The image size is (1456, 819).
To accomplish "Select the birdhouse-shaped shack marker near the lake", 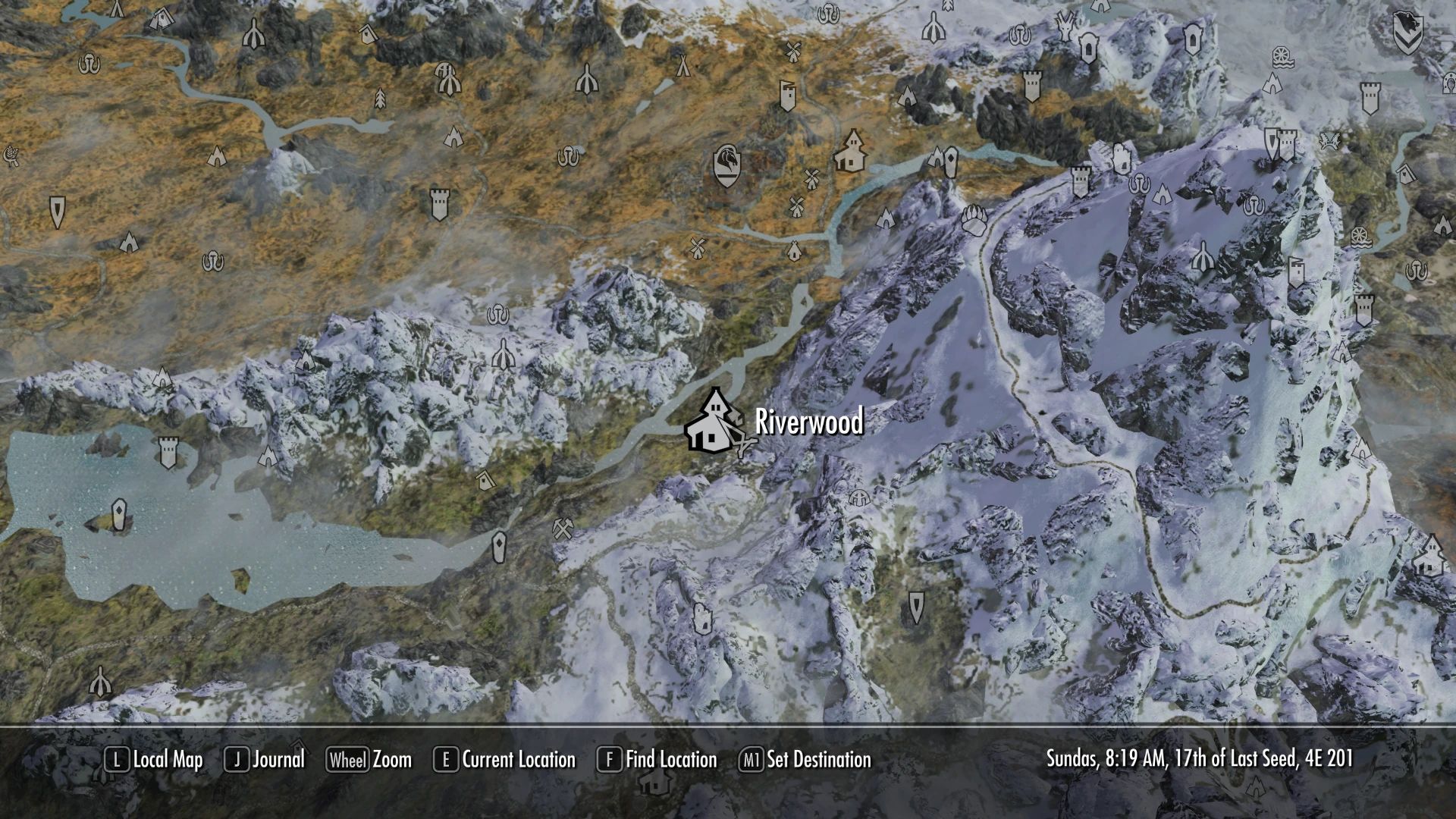I will click(485, 480).
